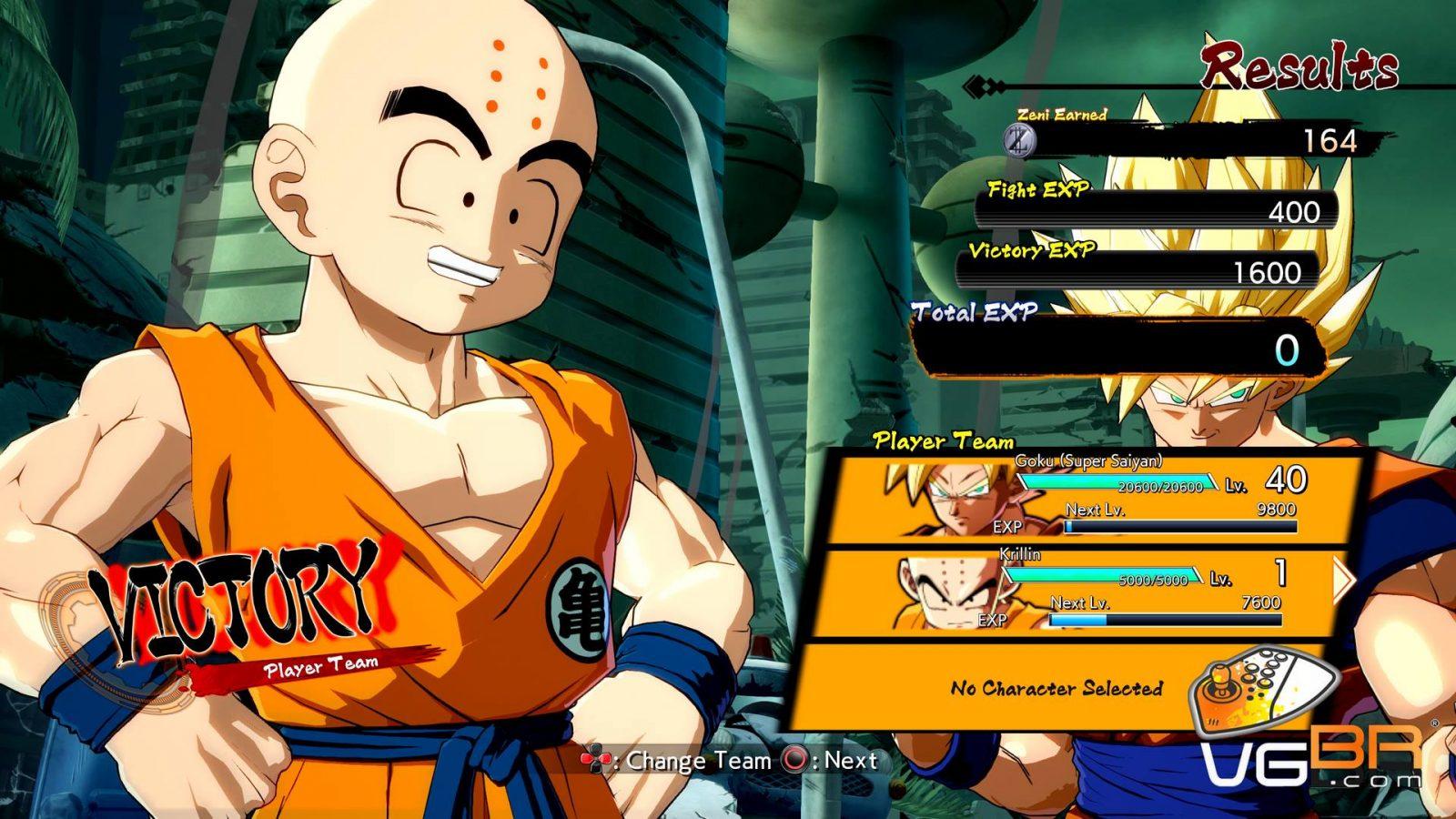This screenshot has width=1456, height=819.
Task: Click the arrow beside the Player Team panel
Action: [x=1344, y=581]
